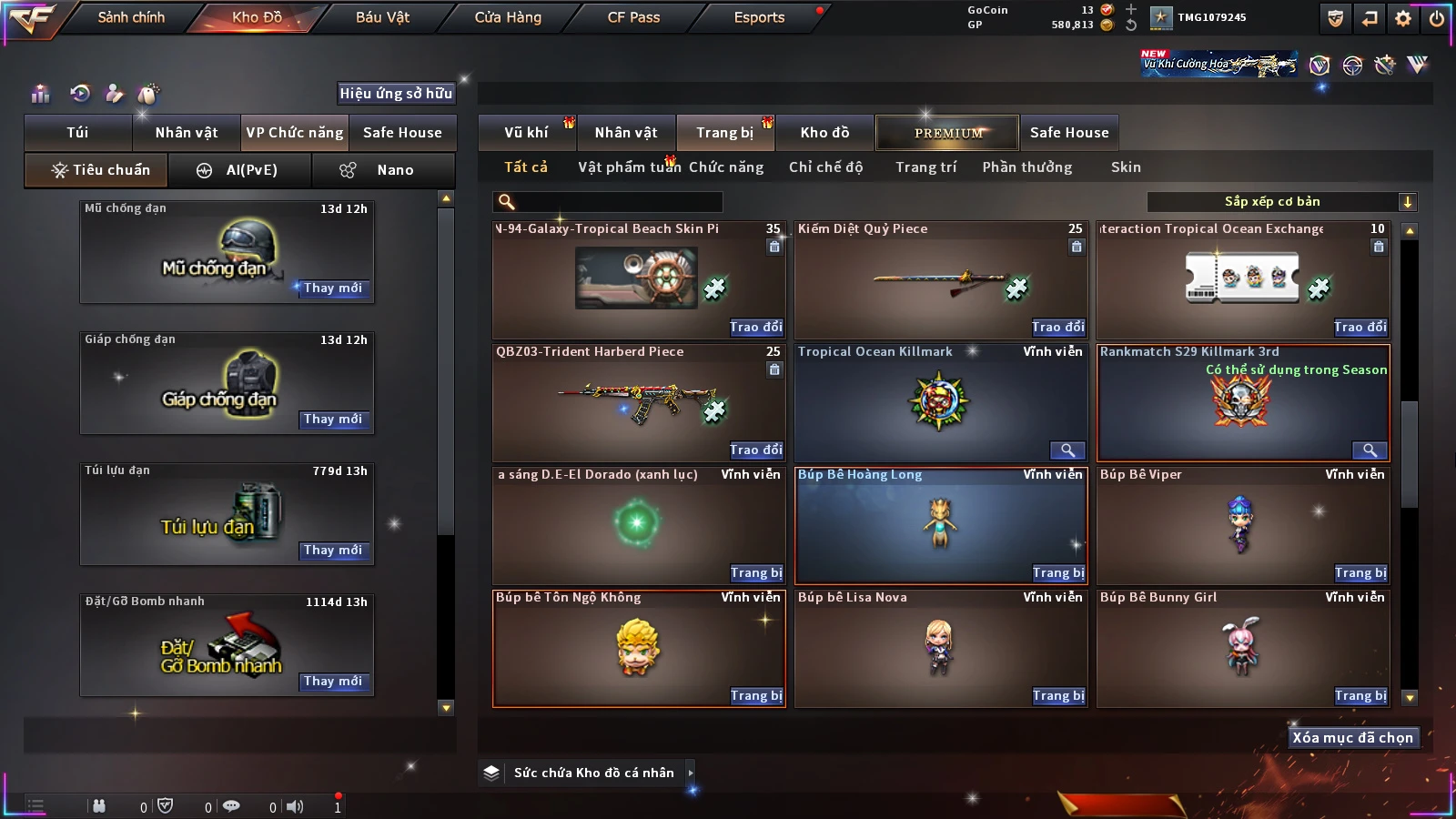Open the Cửa Hàng shop menu

[x=508, y=17]
